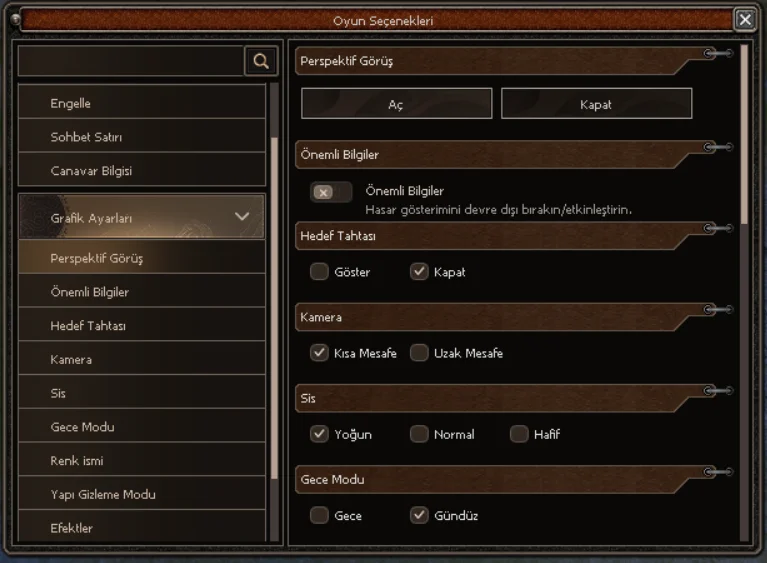Tick the Kısa Mesafe camera checkbox
The image size is (767, 563).
(x=319, y=353)
